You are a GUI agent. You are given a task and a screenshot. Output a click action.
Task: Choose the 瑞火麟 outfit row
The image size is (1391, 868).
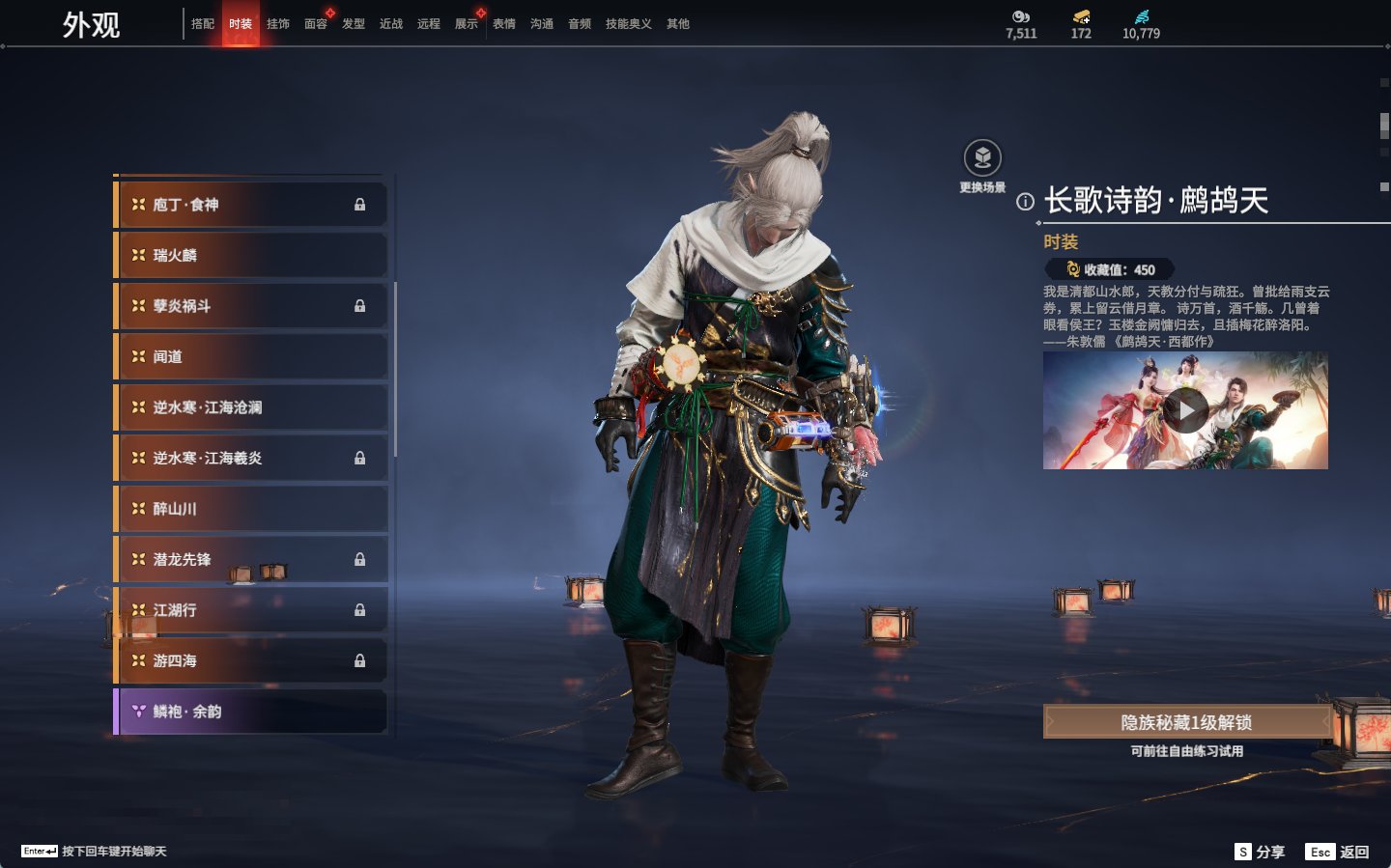tap(251, 255)
